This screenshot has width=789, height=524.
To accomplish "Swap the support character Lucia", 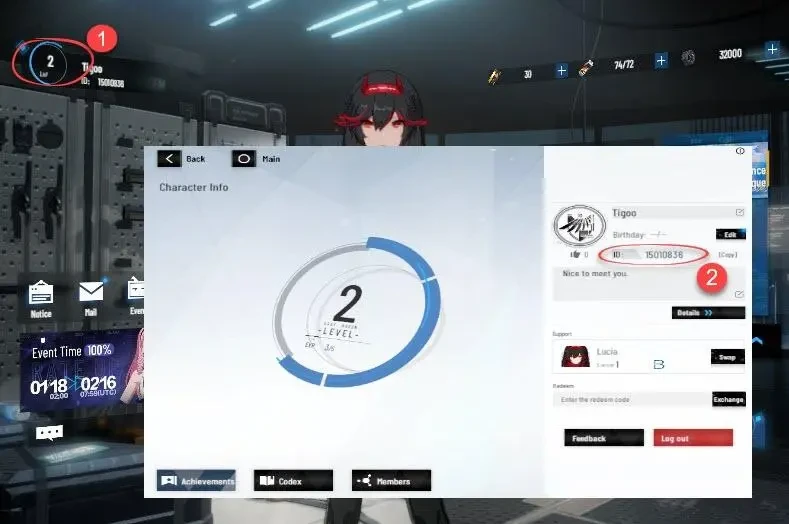I will (x=727, y=357).
